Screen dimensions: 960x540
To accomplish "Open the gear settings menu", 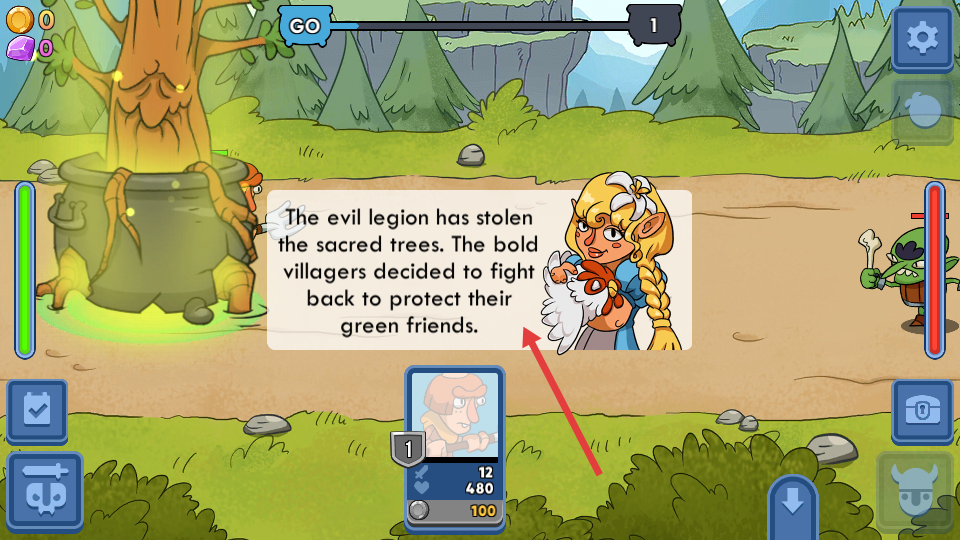I will point(922,39).
